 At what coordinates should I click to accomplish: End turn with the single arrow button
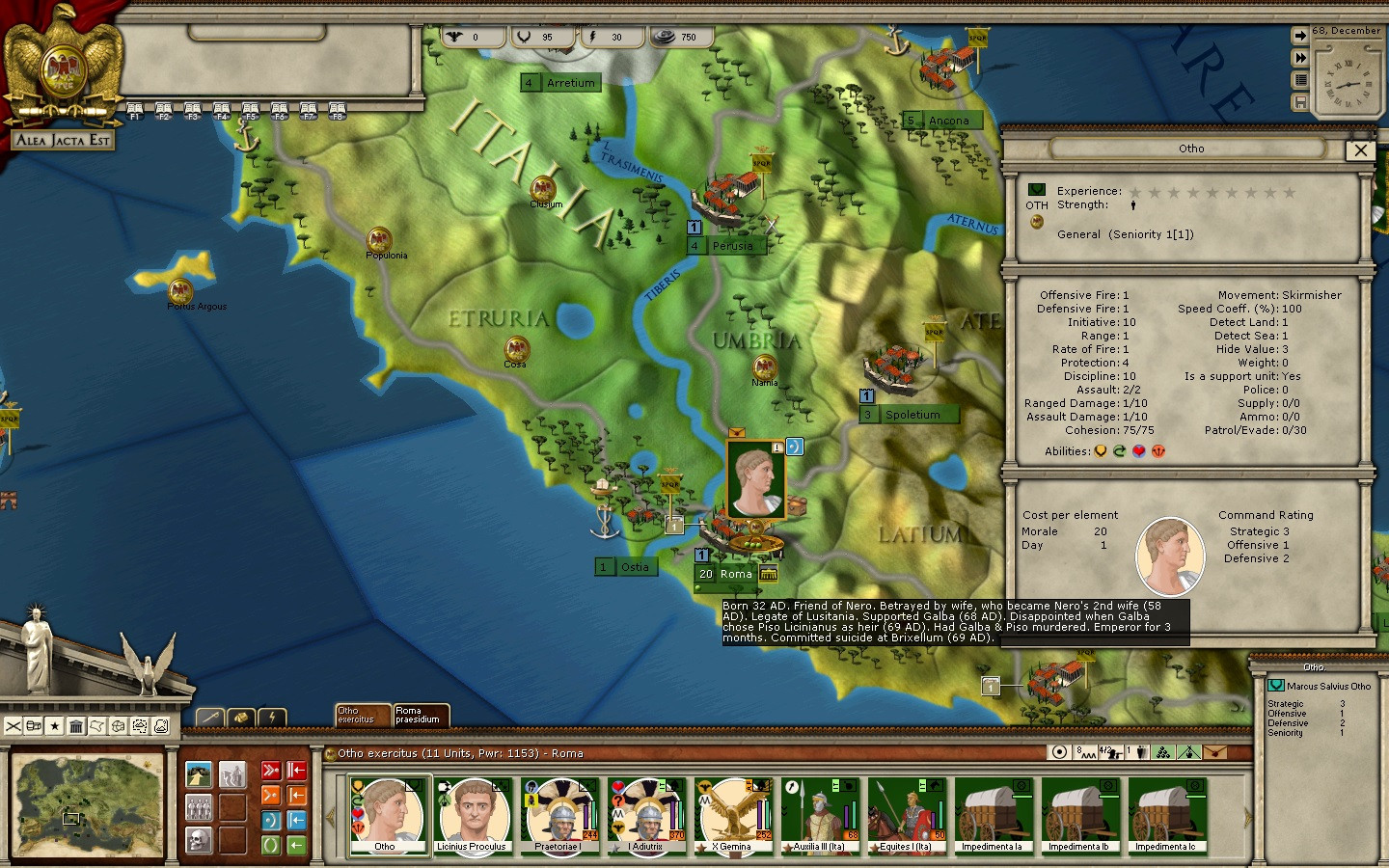(1300, 36)
